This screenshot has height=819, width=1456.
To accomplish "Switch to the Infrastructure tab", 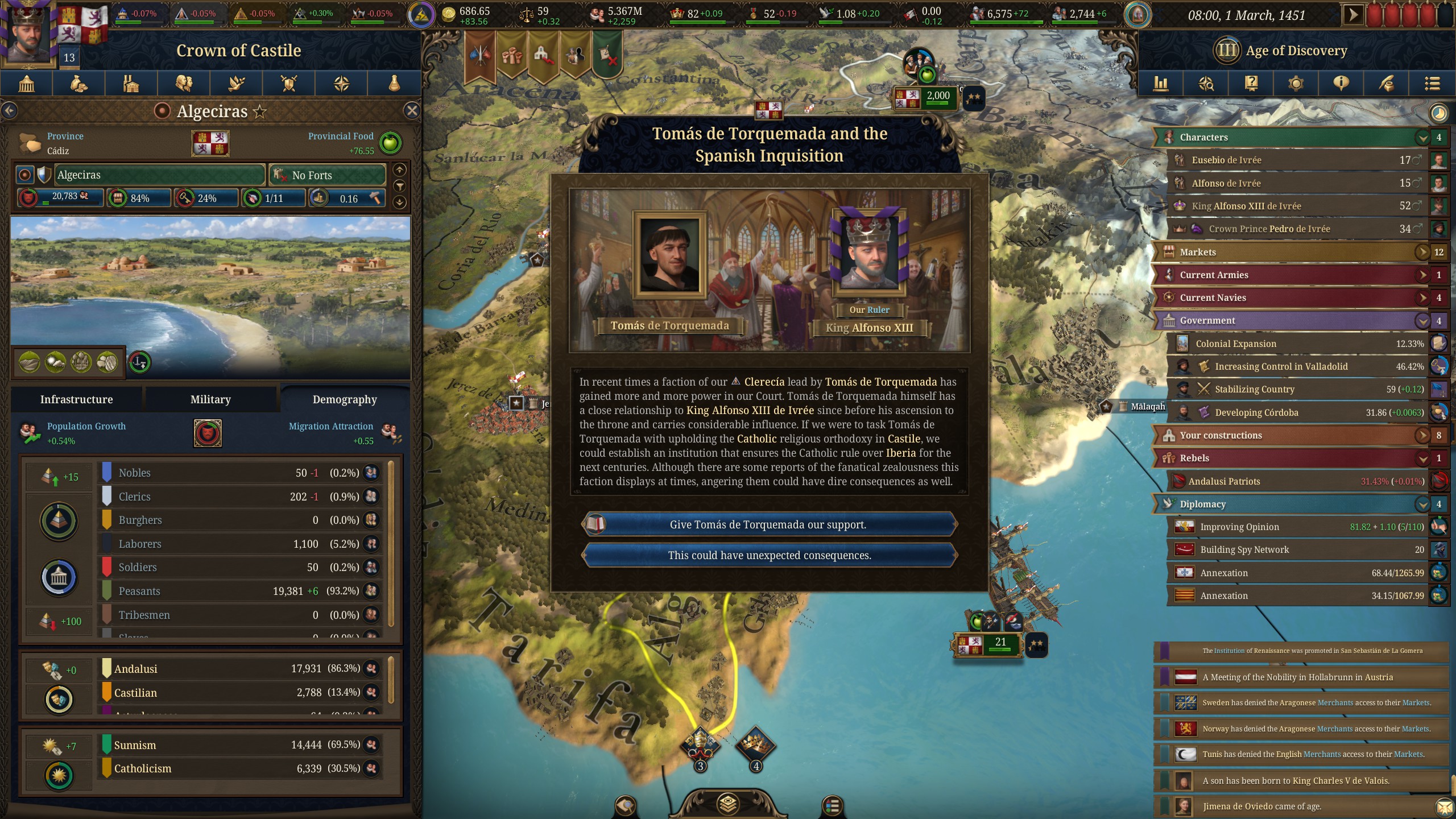I will pyautogui.click(x=77, y=399).
